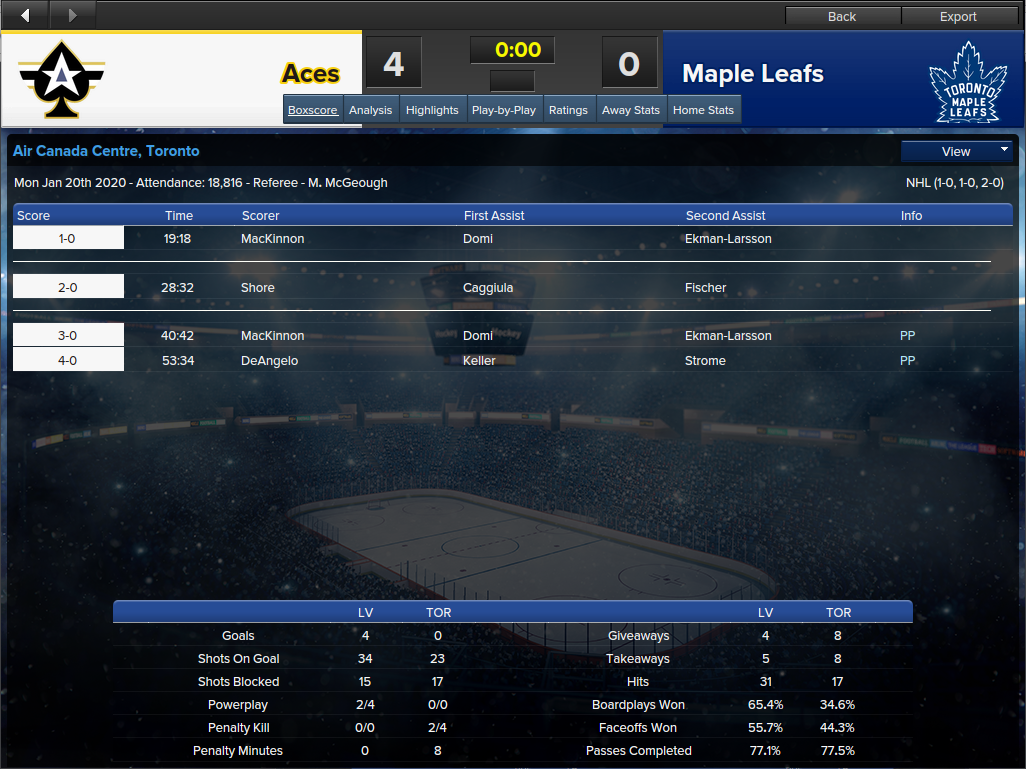1026x769 pixels.
Task: Click the Air Canada Centre, Toronto link
Action: (x=106, y=151)
